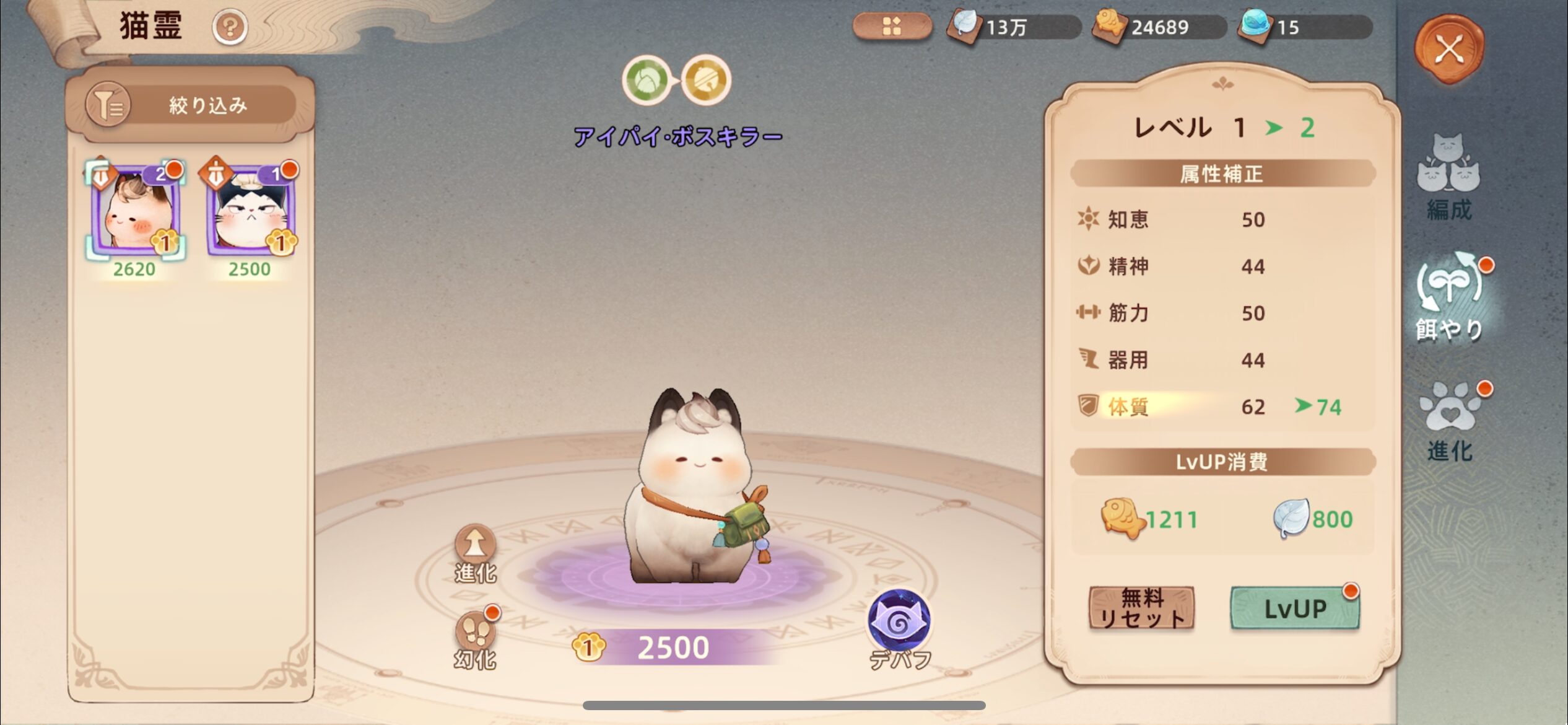Viewport: 1568px width, 725px height.
Task: Select the brown-haired cat portrait rated 2620
Action: pyautogui.click(x=135, y=211)
